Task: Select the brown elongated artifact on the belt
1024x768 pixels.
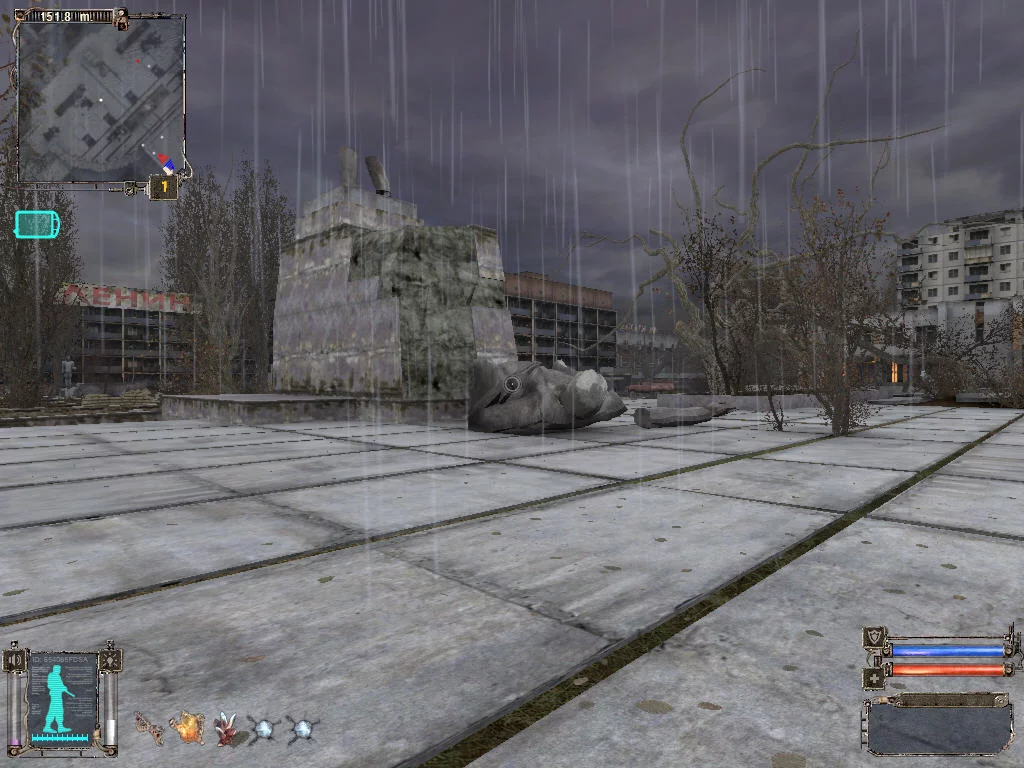Action: 149,729
